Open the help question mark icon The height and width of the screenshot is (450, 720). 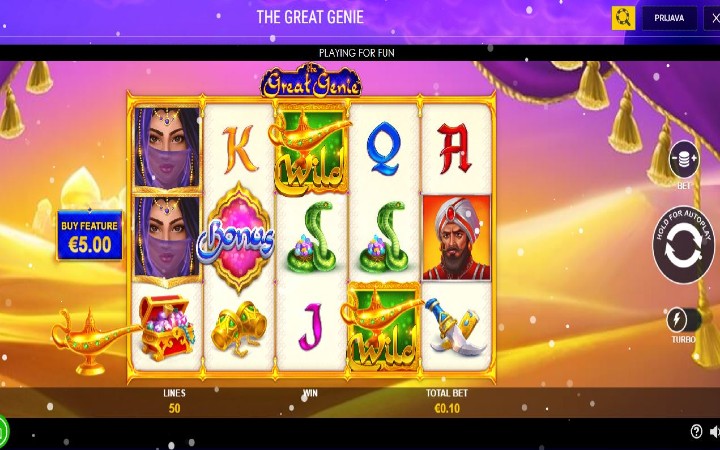696,431
